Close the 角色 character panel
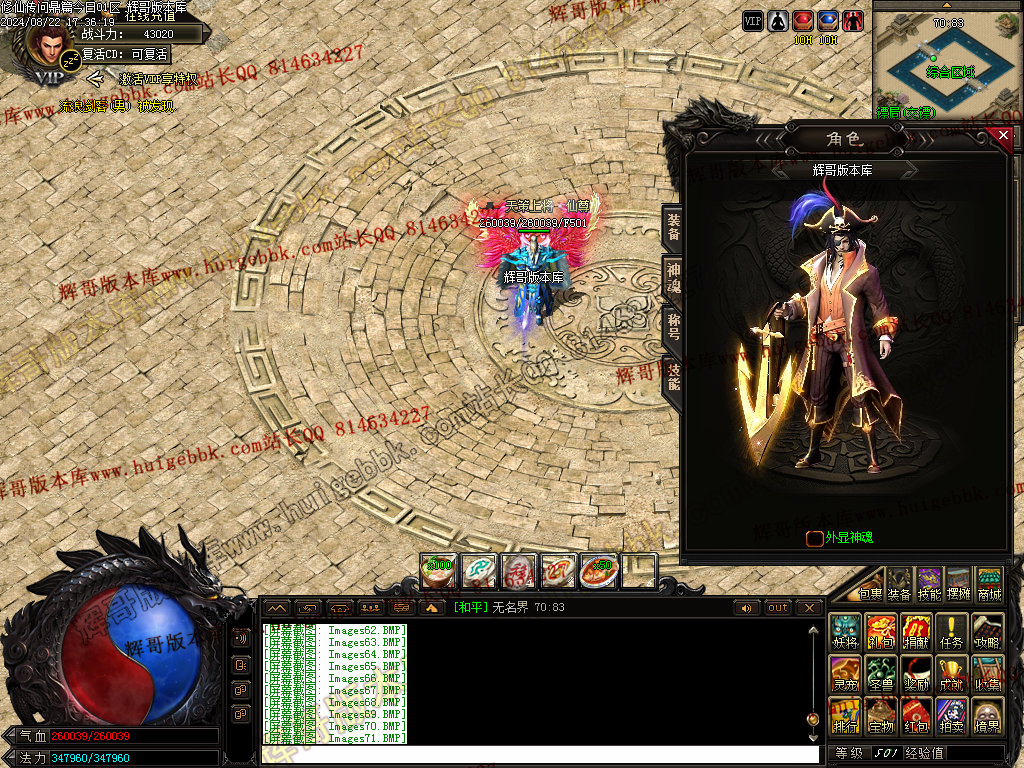The height and width of the screenshot is (768, 1024). (1003, 134)
